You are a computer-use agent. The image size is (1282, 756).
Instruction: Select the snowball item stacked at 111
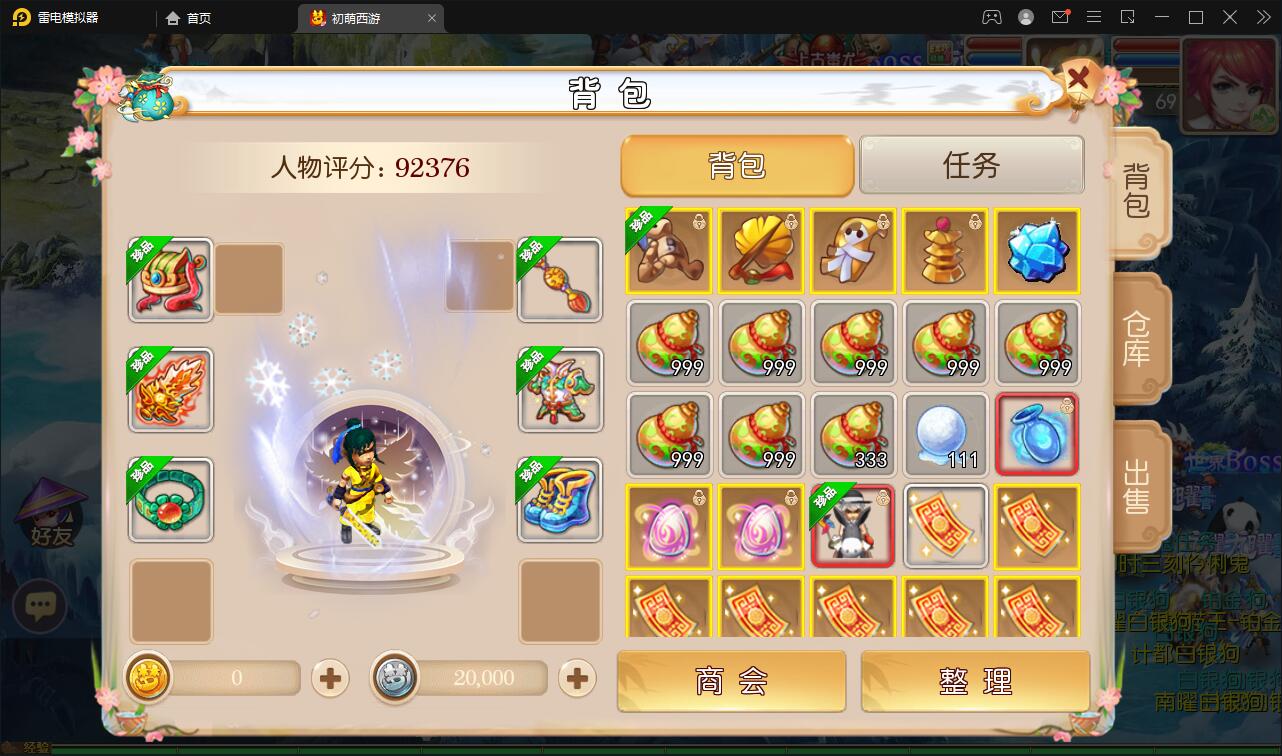[945, 434]
